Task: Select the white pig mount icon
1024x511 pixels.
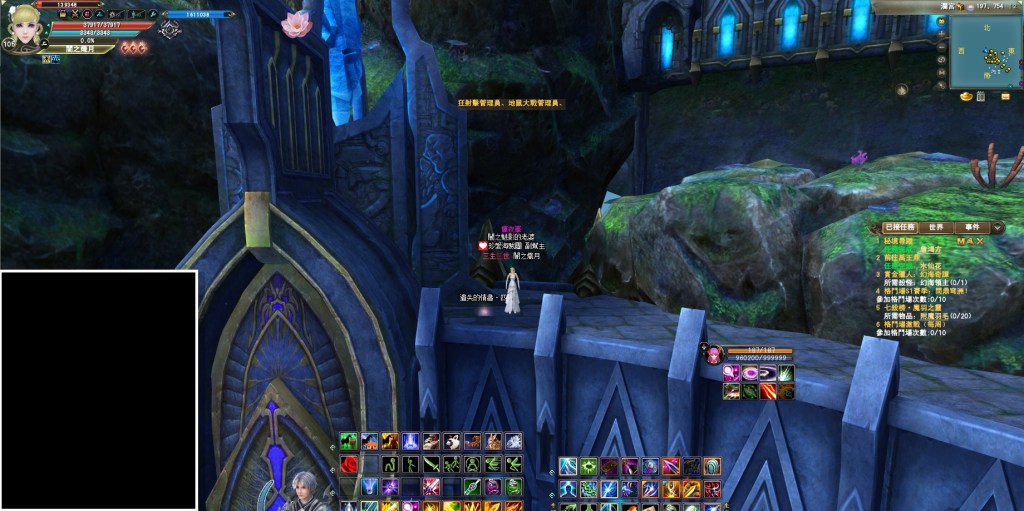Action: point(452,441)
